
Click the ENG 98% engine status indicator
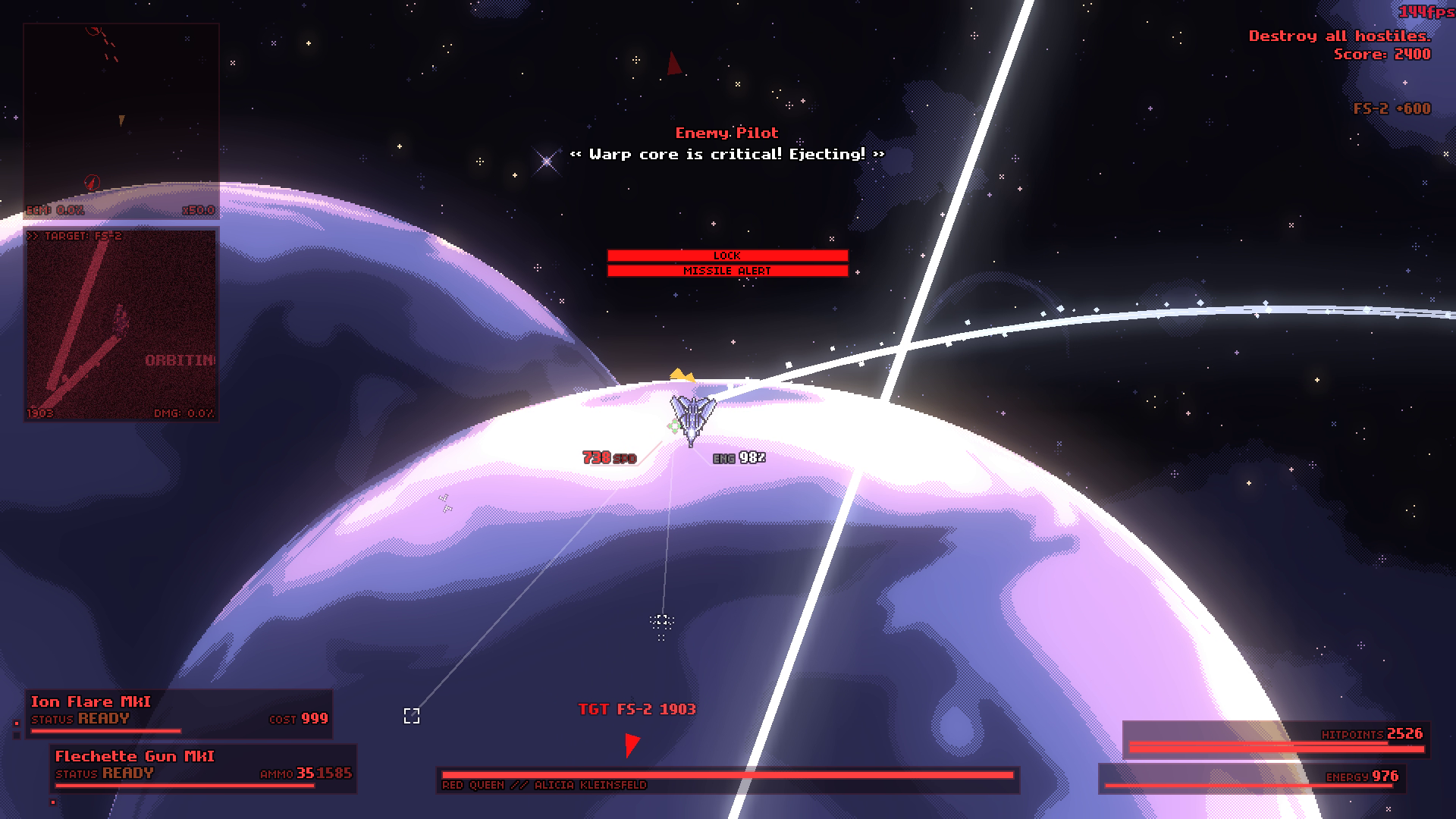coord(740,458)
